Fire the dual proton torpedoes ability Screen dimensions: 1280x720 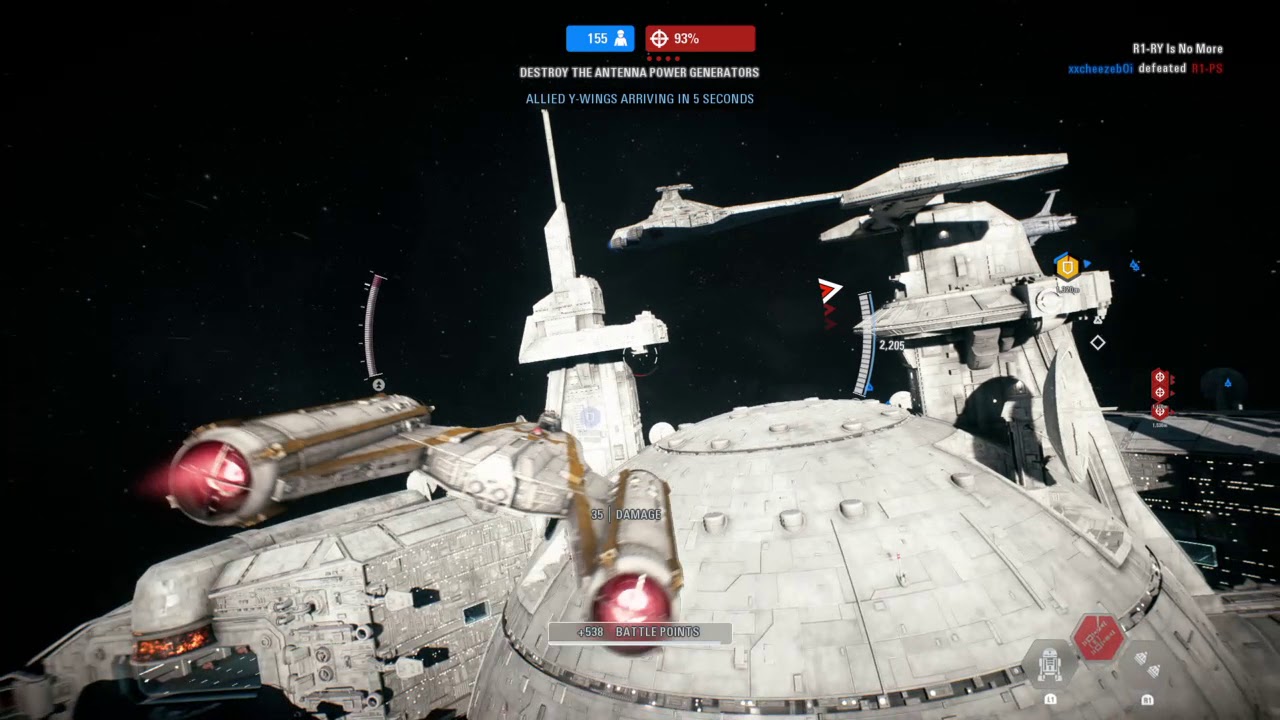coord(1147,665)
